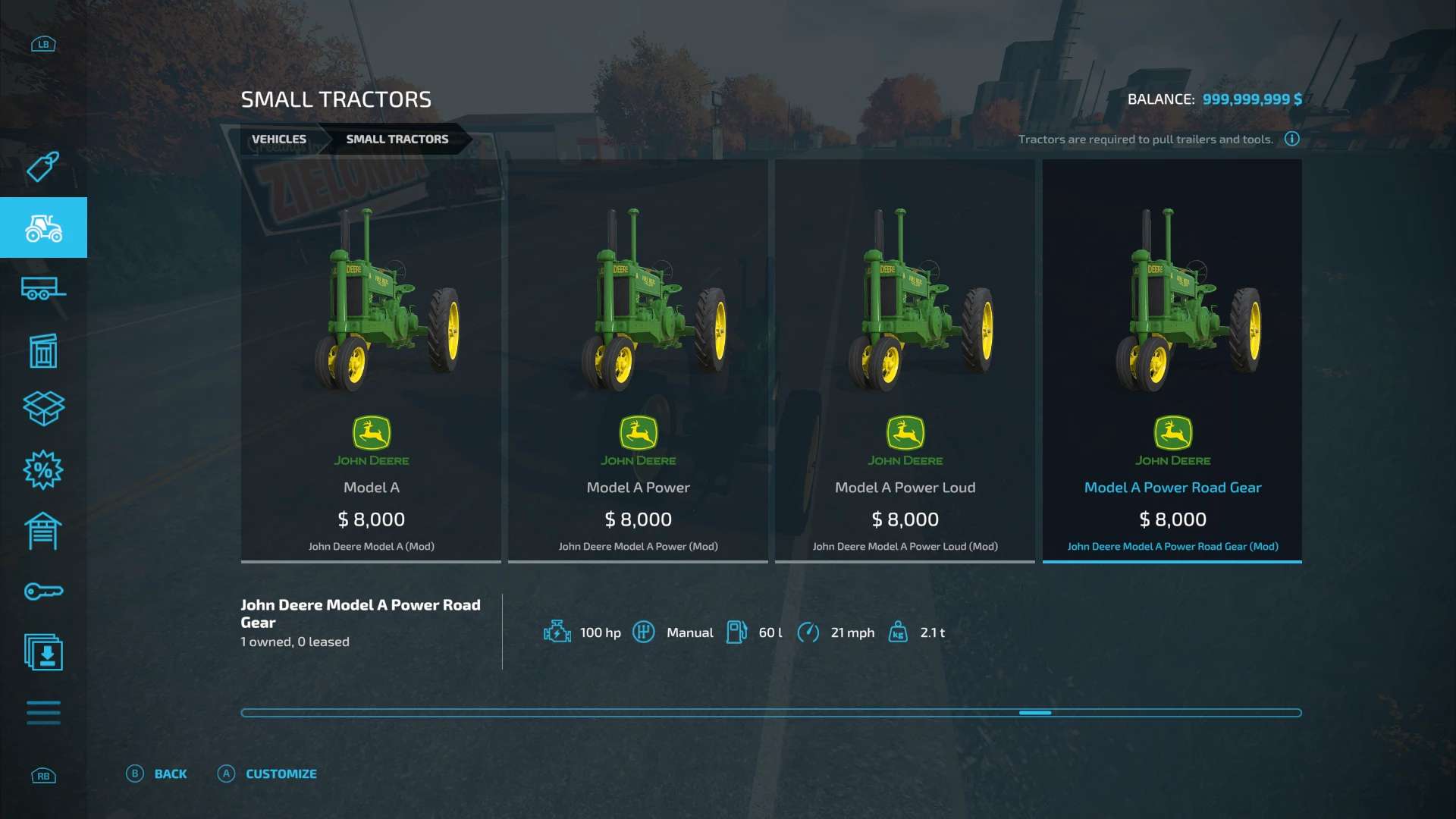
Task: Open the tractor vehicles category
Action: 43,227
